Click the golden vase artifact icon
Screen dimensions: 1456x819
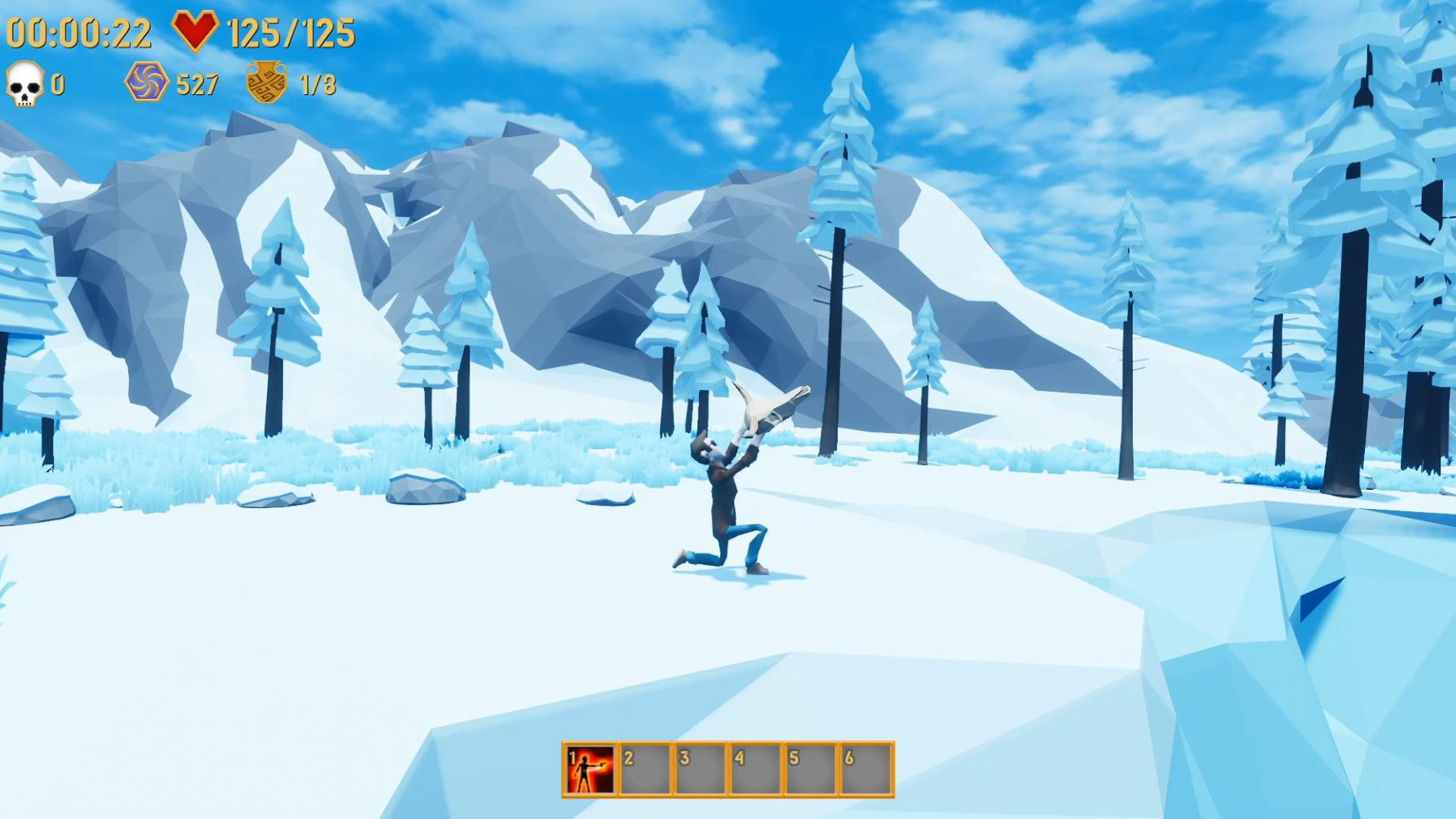(267, 81)
